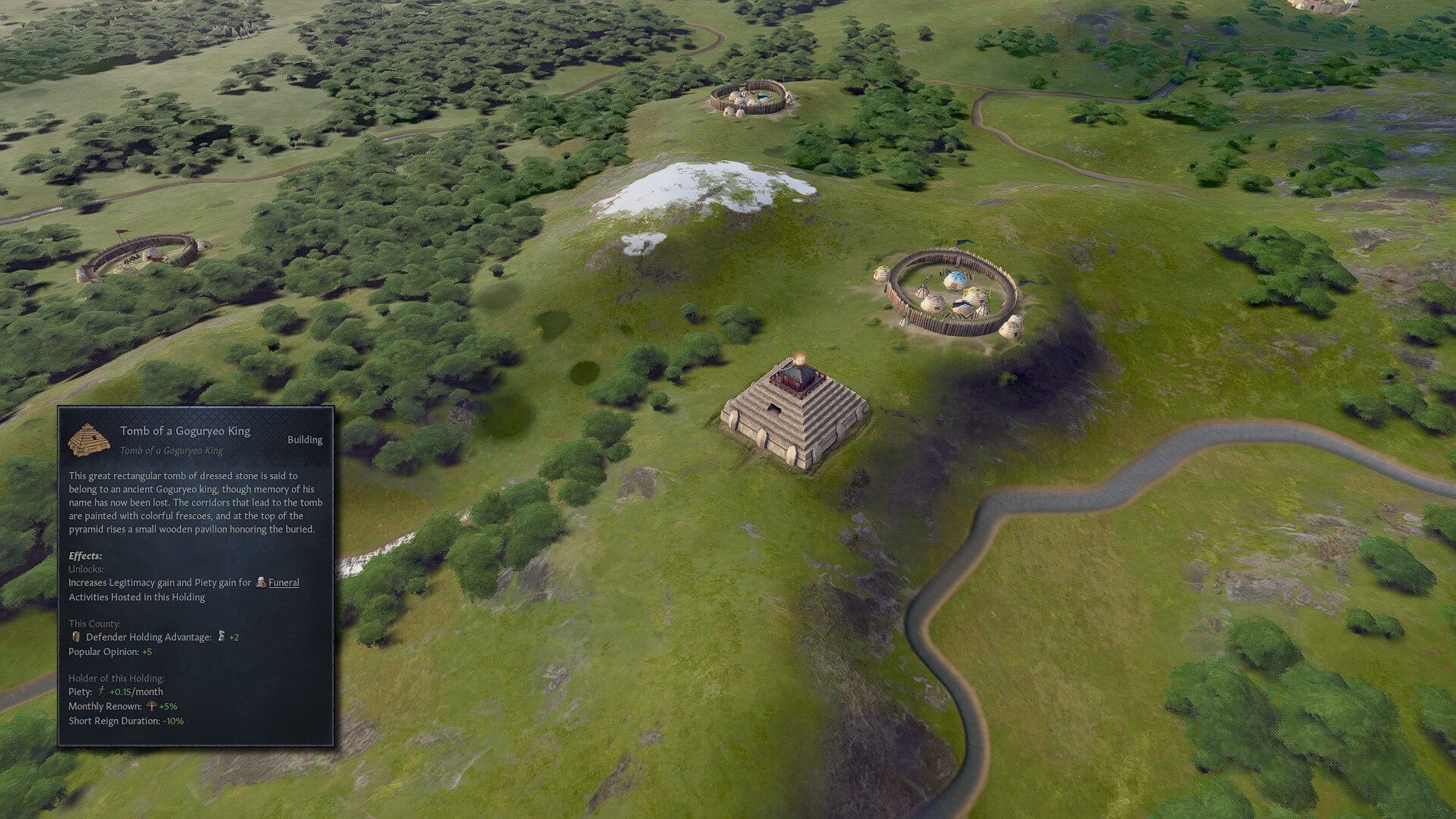Click the Piety icon beside +0.15/month
1456x819 pixels.
tap(102, 692)
